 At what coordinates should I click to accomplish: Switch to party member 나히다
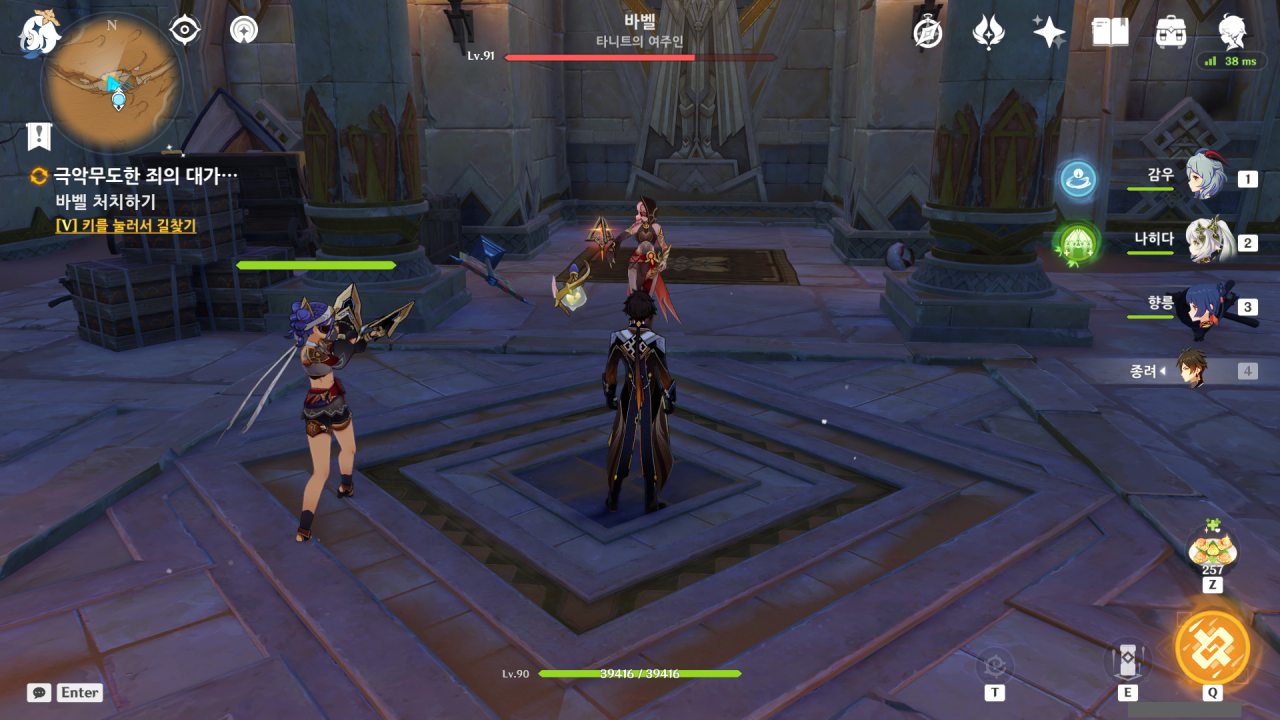click(1207, 241)
